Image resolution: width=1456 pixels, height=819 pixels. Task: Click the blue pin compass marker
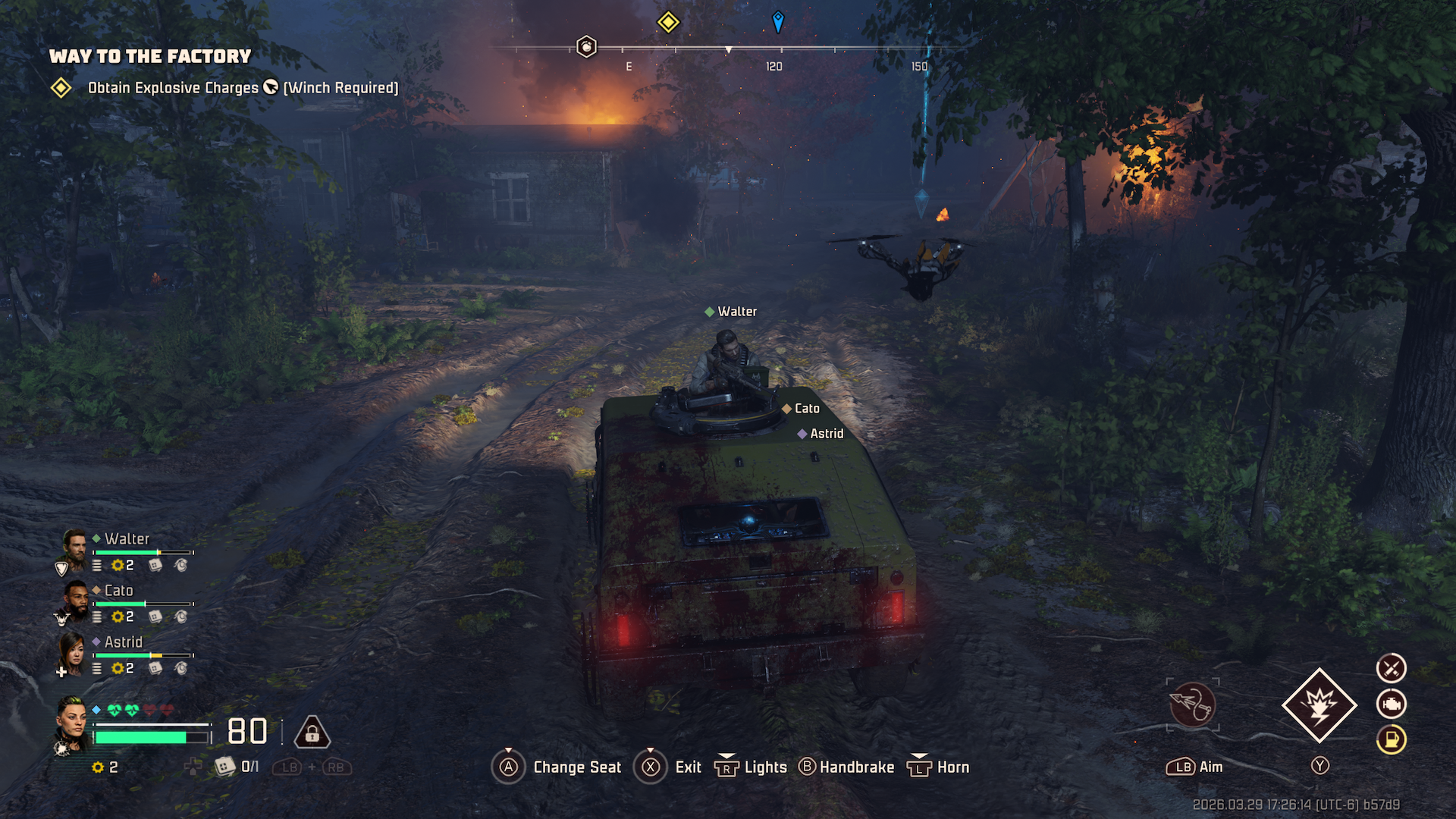pos(777,21)
